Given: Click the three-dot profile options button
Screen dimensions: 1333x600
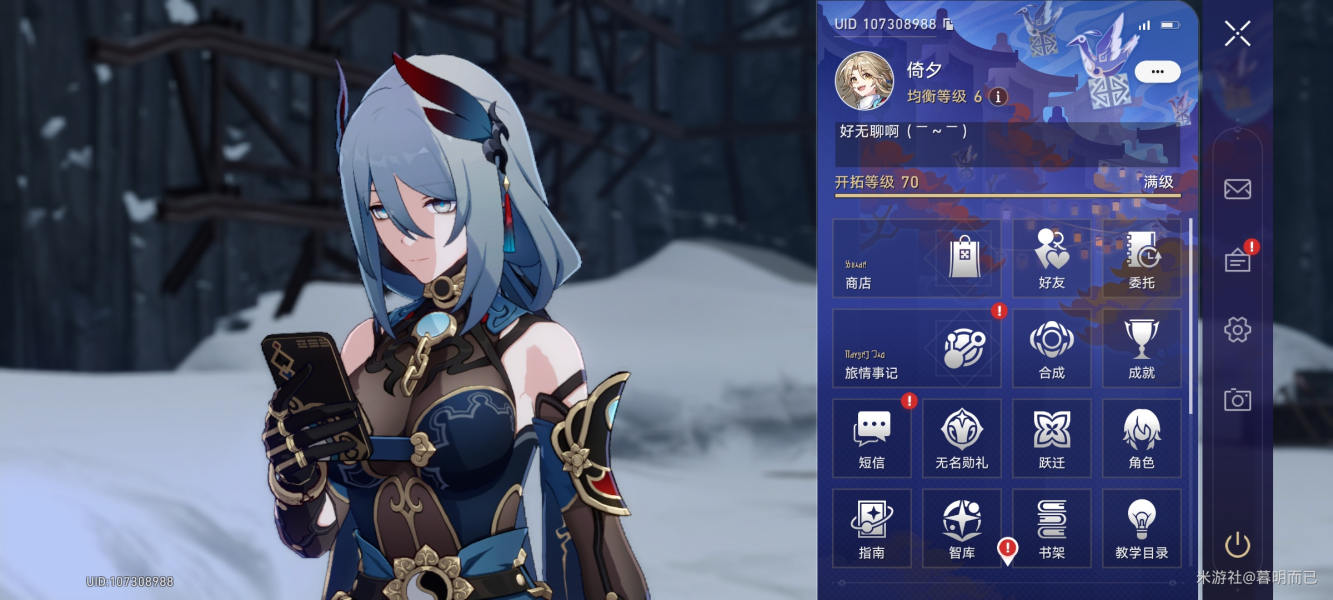Looking at the screenshot, I should pyautogui.click(x=1157, y=72).
